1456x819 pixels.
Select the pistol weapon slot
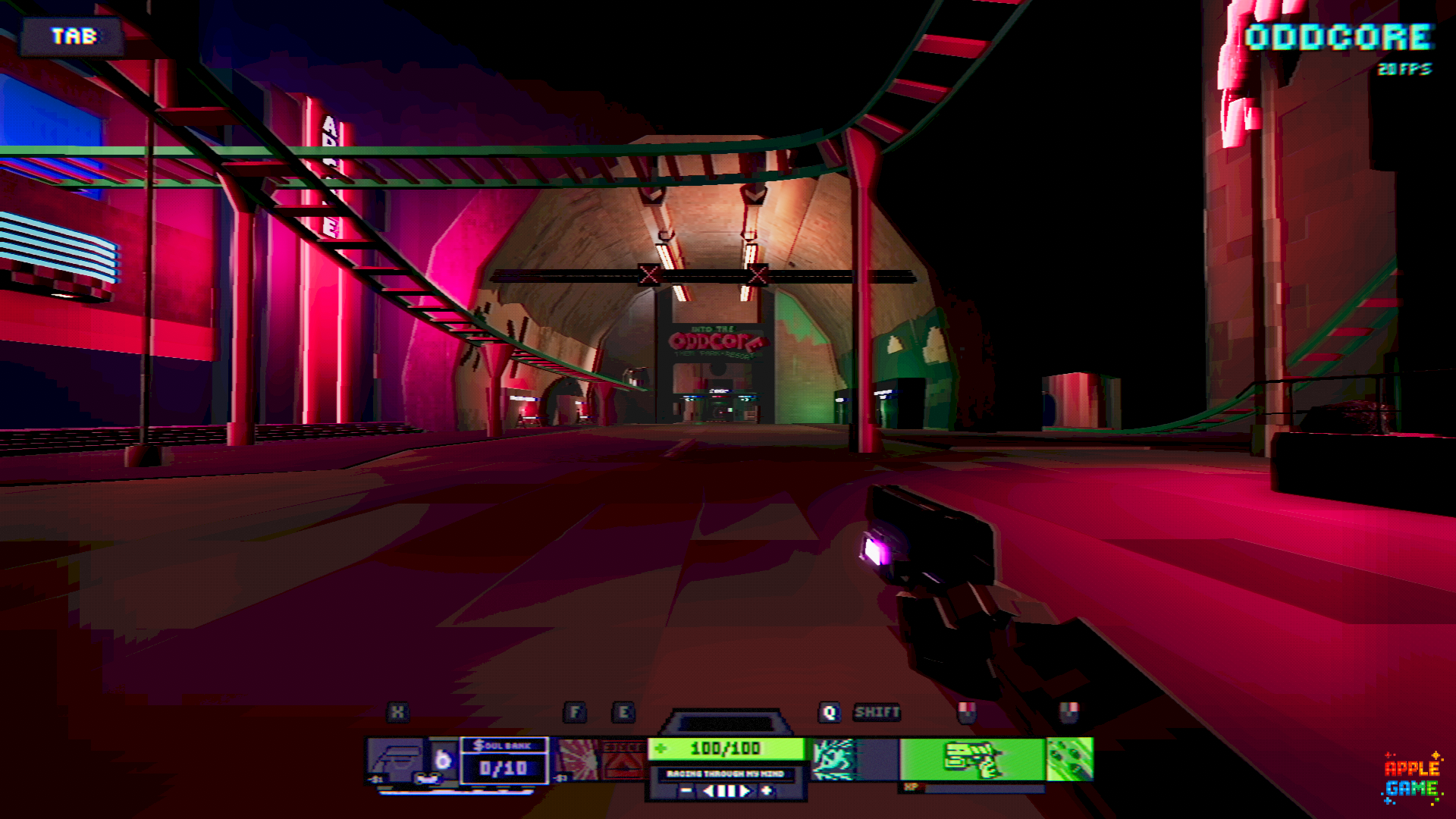click(x=972, y=758)
